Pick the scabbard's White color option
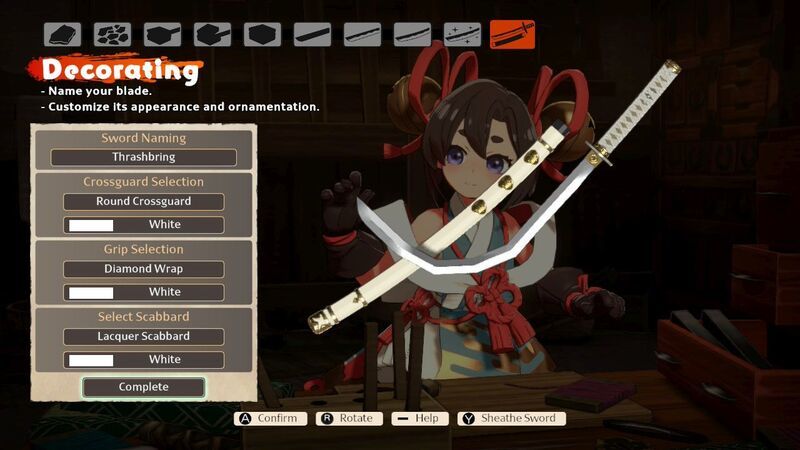 [144, 359]
